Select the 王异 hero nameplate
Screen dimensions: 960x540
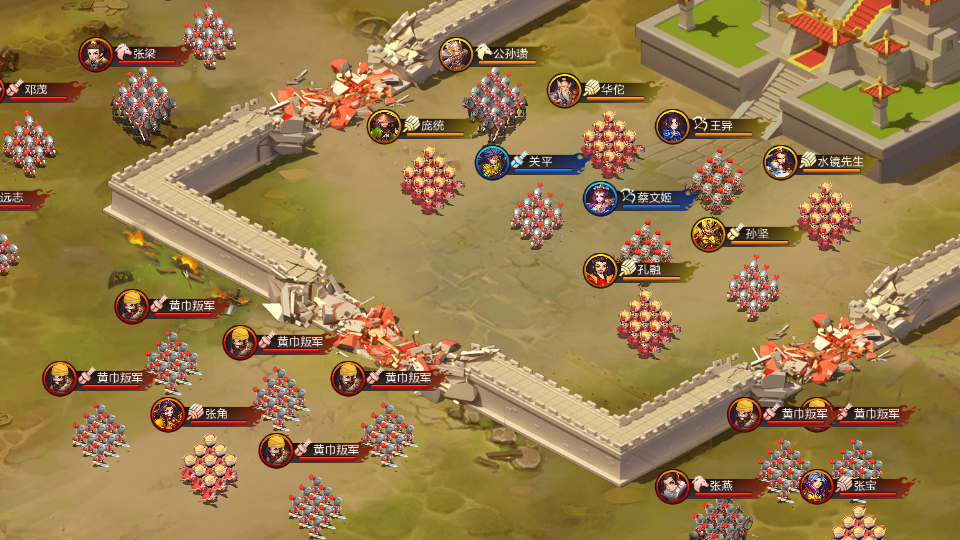point(721,126)
